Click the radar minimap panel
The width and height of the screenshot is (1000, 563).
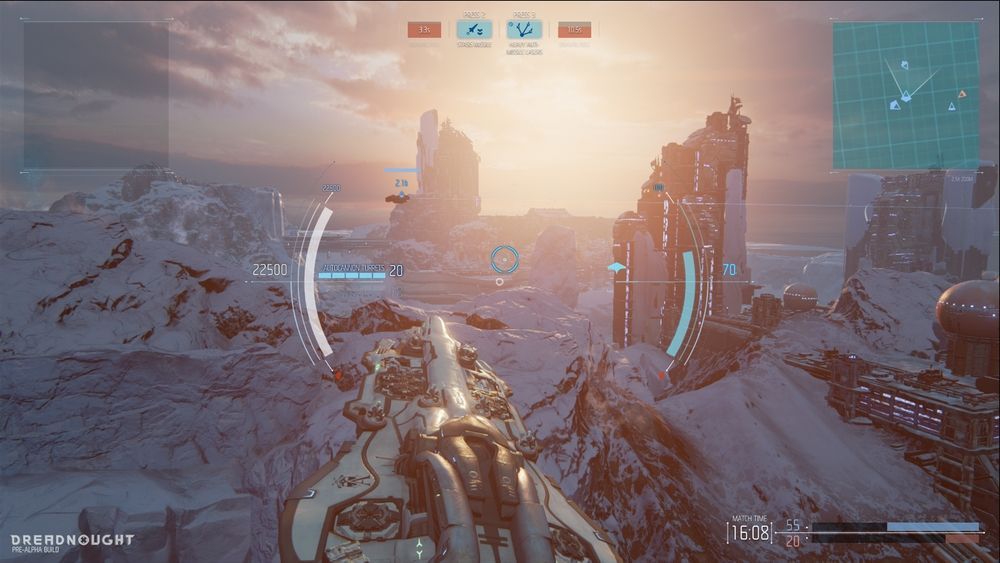(905, 95)
